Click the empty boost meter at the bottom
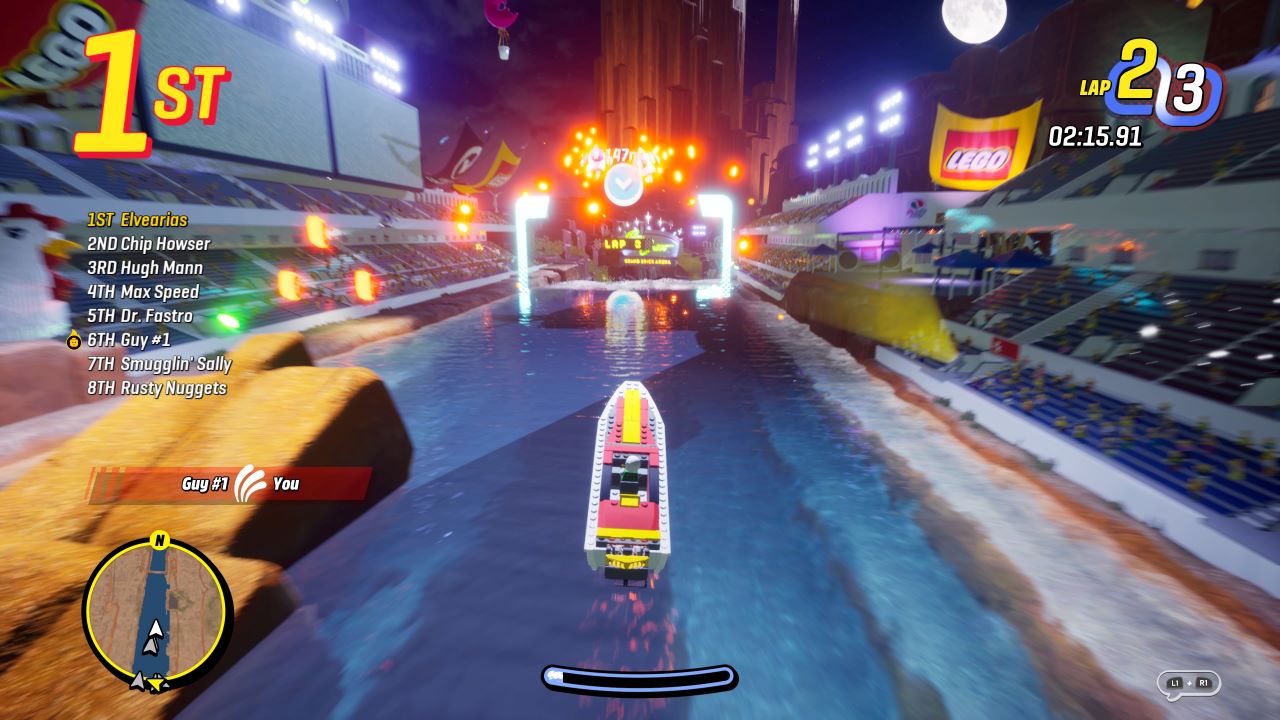Image resolution: width=1280 pixels, height=720 pixels. [x=640, y=678]
